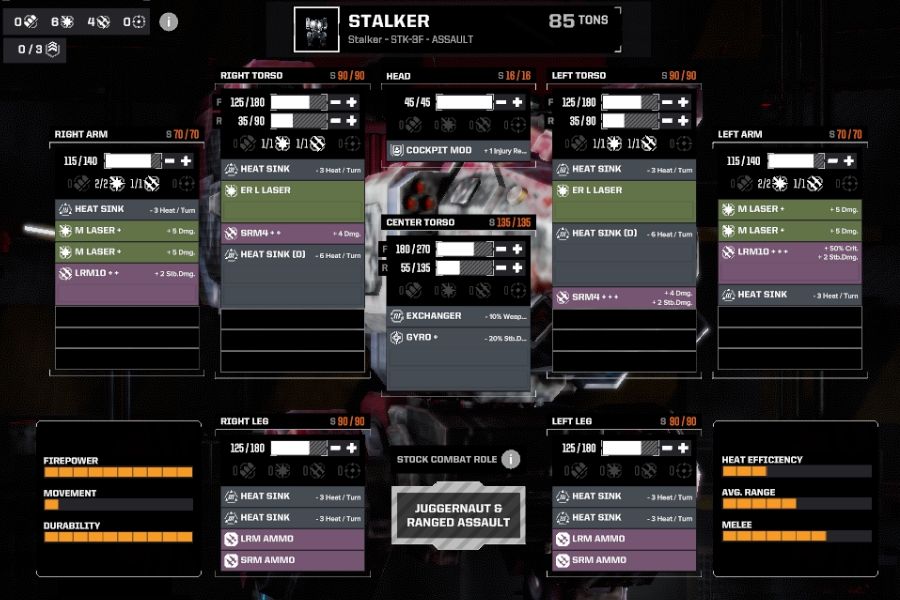Reduce center torso rear armor
Image resolution: width=900 pixels, height=600 pixels.
point(500,268)
